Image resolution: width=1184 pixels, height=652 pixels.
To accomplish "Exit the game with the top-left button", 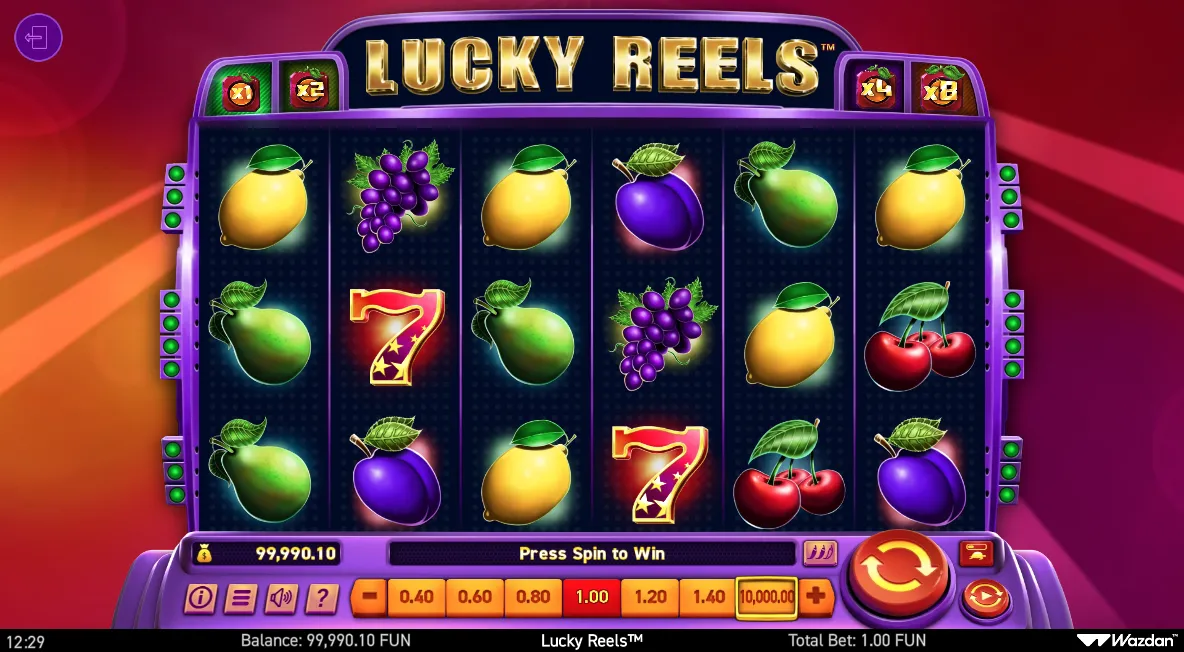I will tap(38, 39).
